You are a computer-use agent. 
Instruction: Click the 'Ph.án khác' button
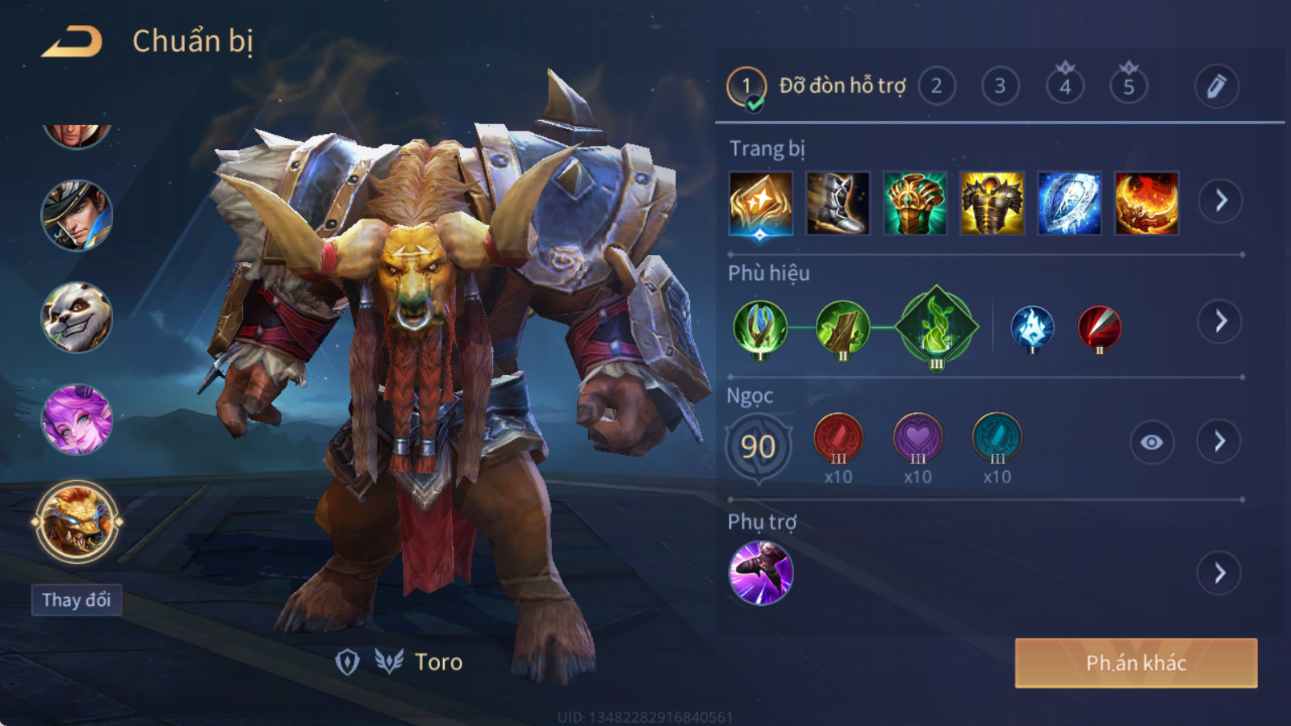tap(1136, 663)
